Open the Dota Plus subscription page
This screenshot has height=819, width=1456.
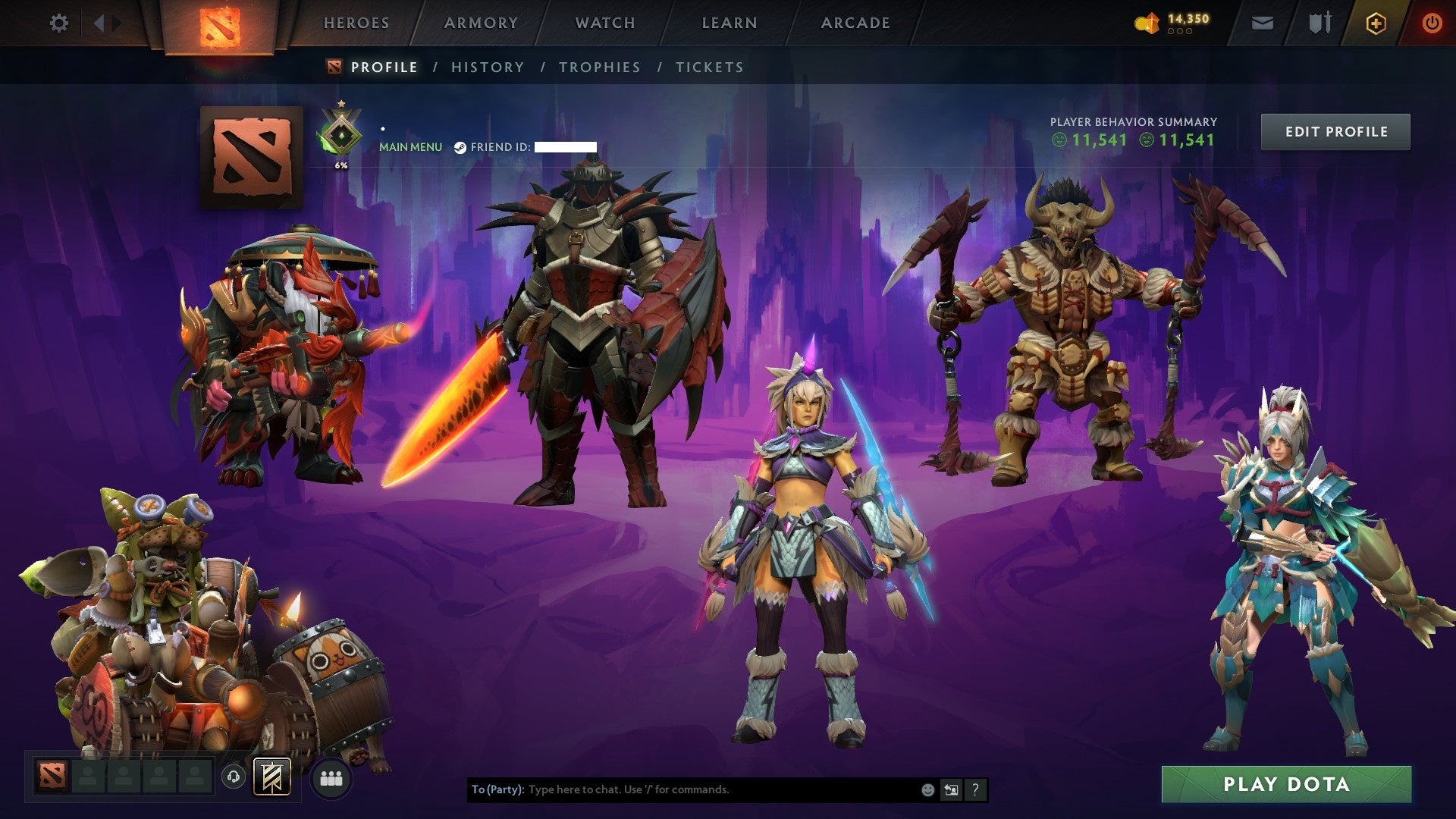click(x=1377, y=23)
